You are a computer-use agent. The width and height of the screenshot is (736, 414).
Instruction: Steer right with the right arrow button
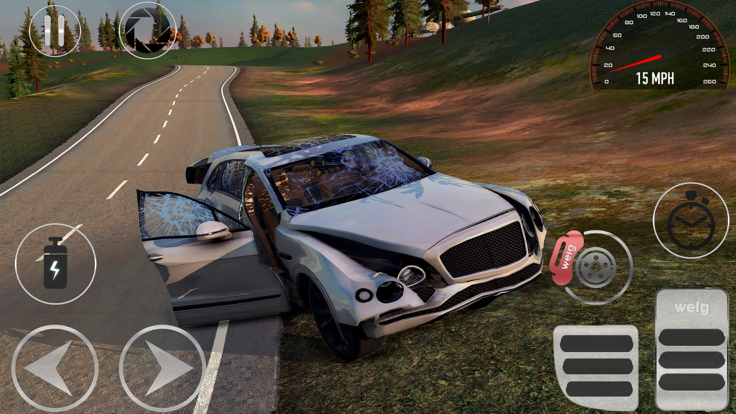point(162,367)
